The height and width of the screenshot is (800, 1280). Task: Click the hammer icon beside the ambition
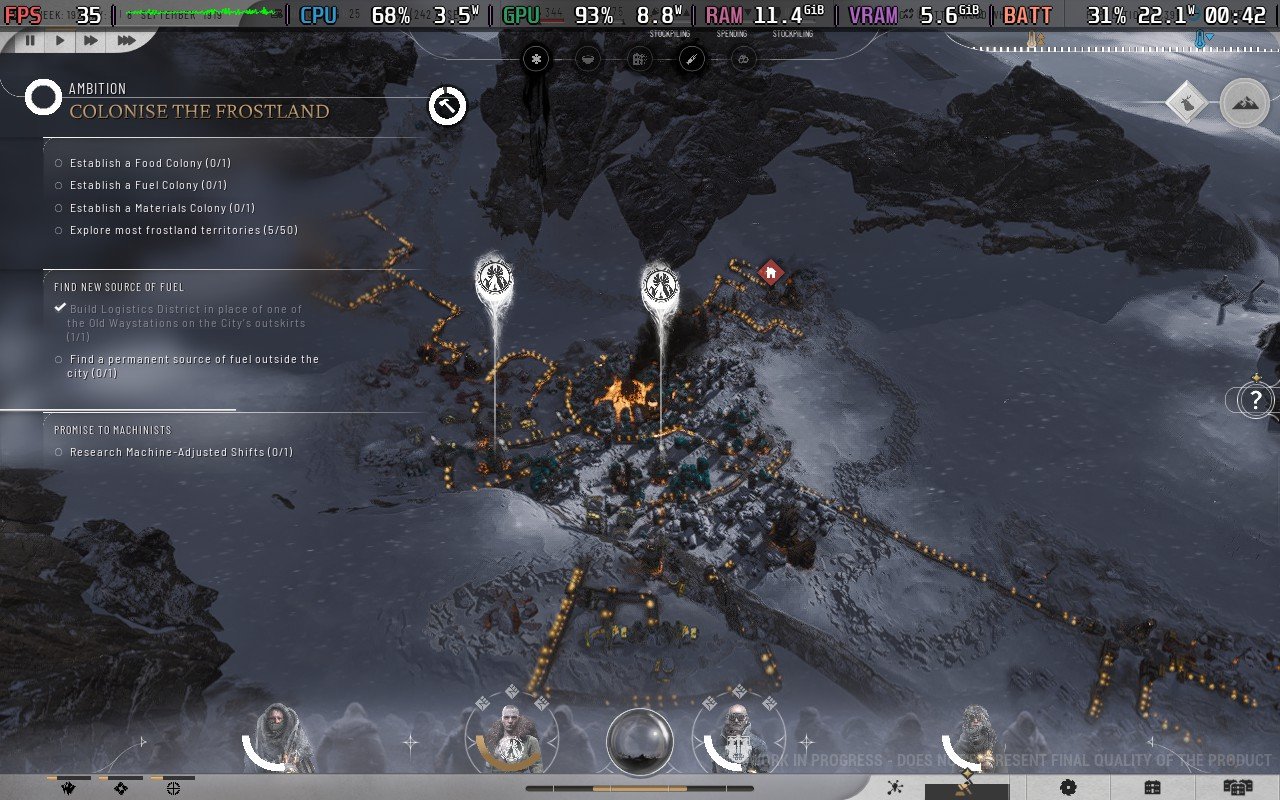[x=447, y=105]
